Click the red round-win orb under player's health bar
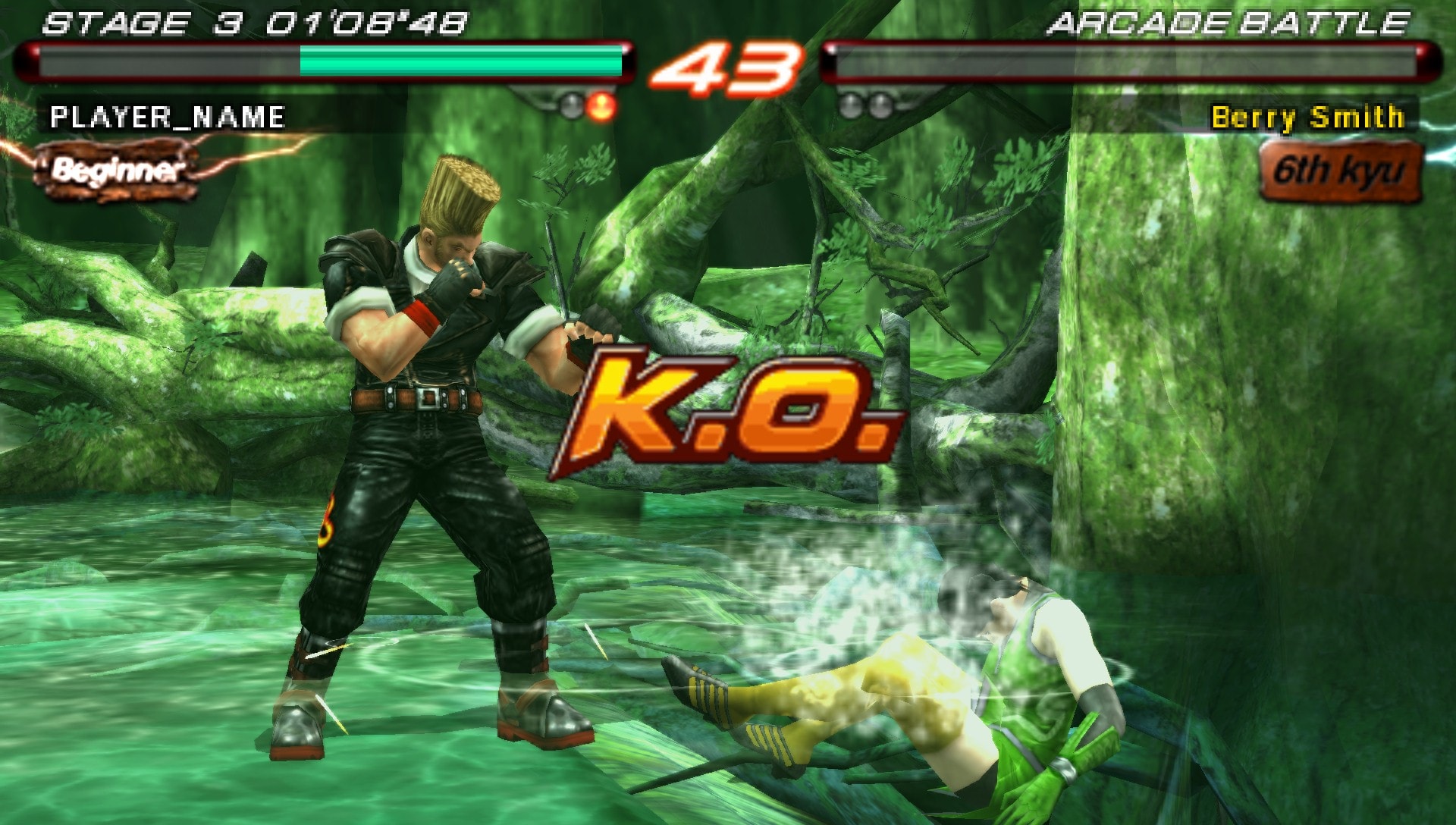 [603, 107]
